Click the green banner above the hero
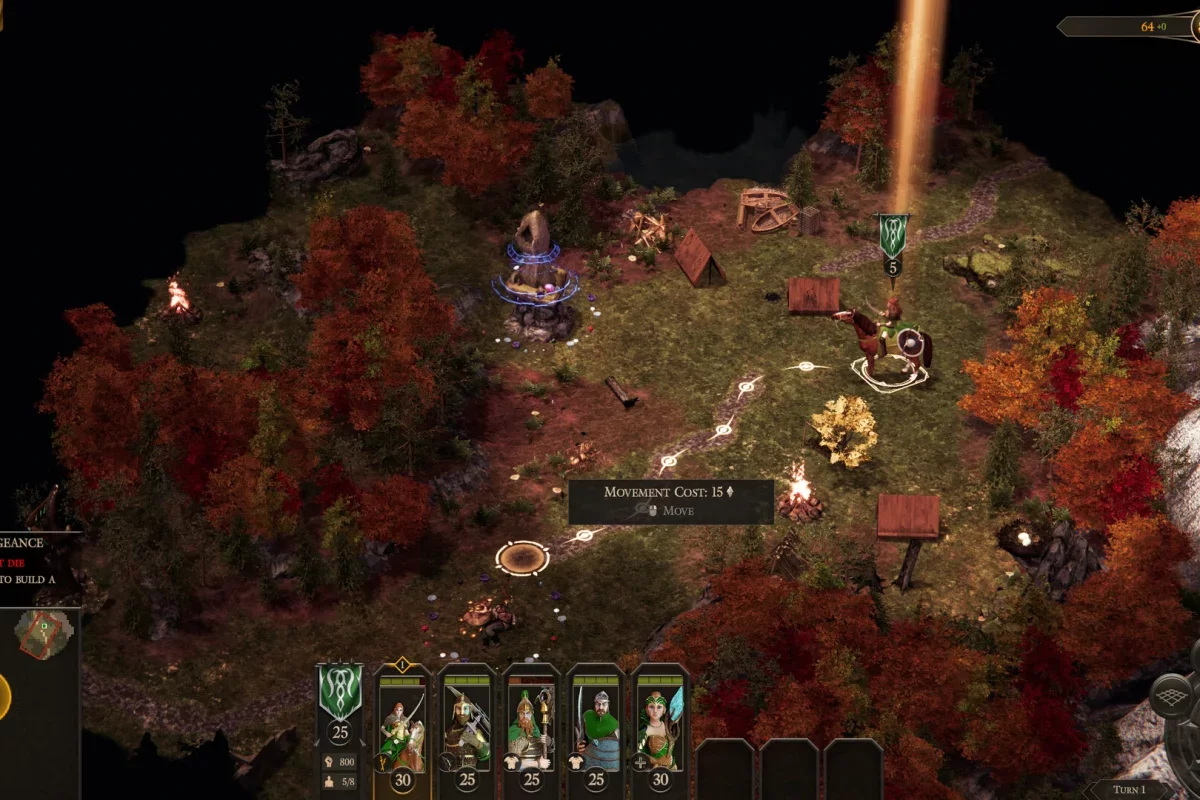The image size is (1200, 800). pos(892,234)
